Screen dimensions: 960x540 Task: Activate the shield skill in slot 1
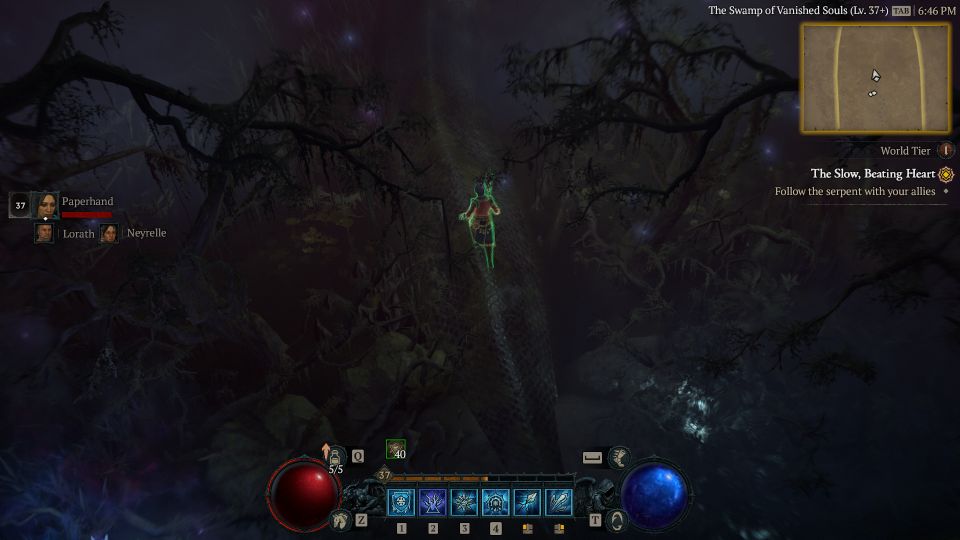[401, 502]
